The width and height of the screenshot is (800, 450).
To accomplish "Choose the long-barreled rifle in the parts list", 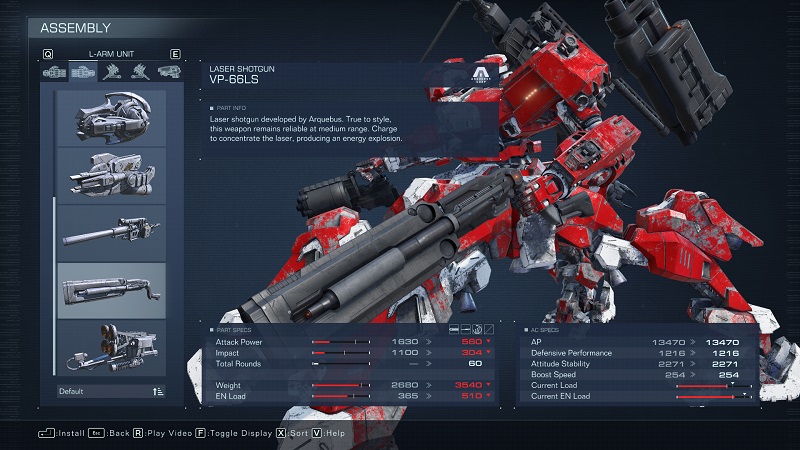I will pos(111,233).
